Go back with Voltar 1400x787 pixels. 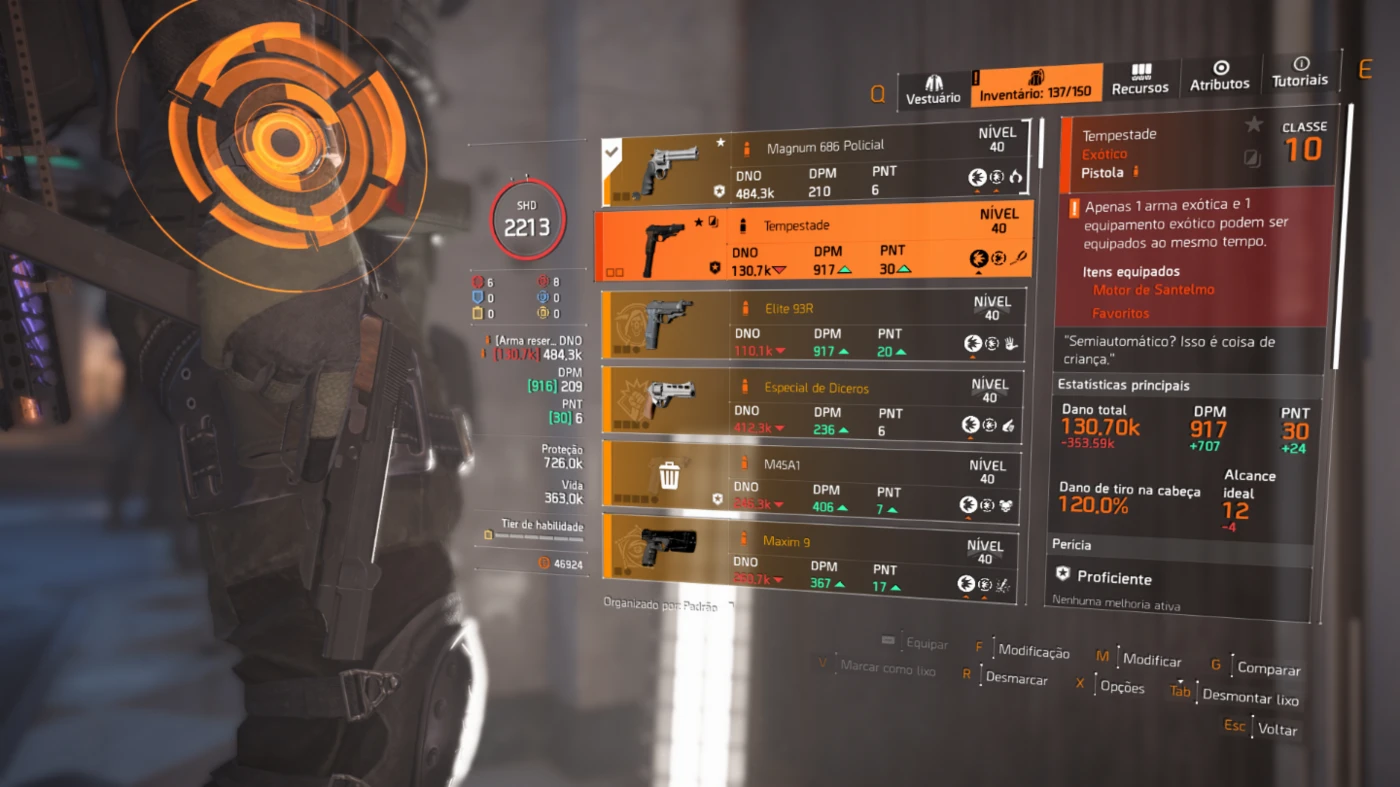[x=1277, y=729]
